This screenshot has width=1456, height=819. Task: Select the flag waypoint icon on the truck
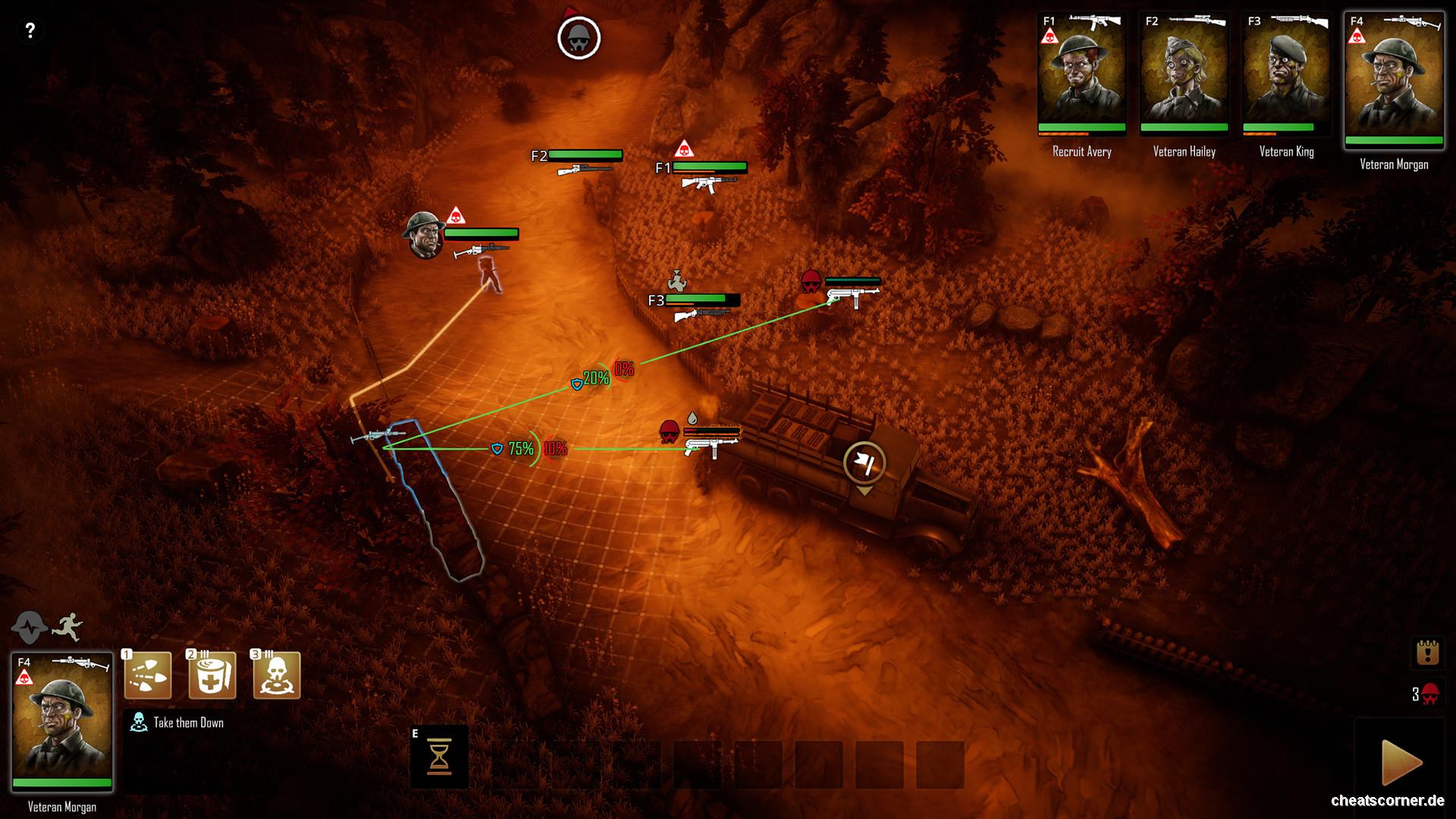tap(864, 463)
